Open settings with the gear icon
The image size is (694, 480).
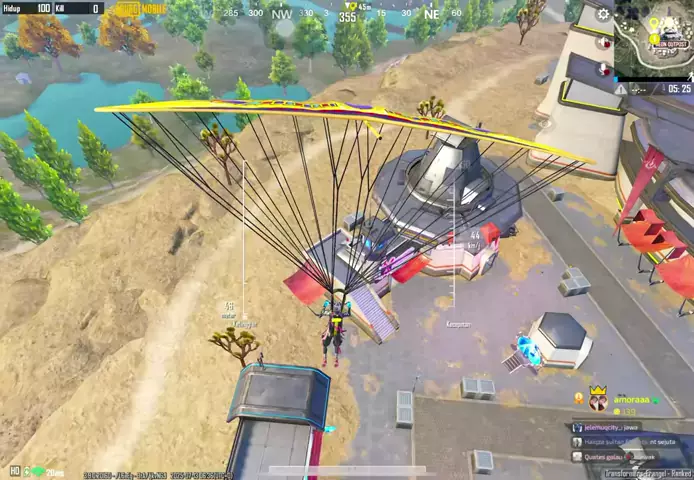click(x=603, y=14)
